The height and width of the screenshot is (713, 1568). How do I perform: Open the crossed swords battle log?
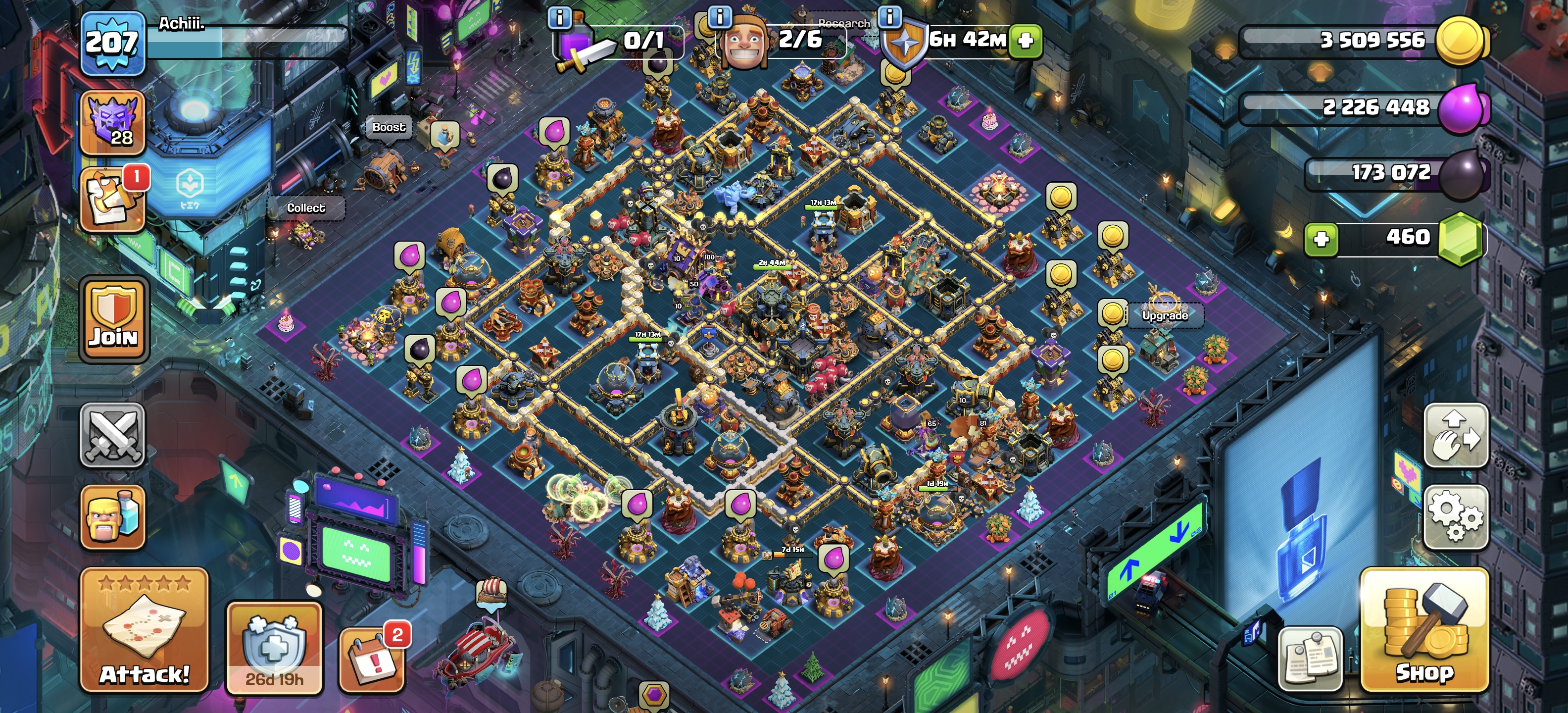coord(113,435)
